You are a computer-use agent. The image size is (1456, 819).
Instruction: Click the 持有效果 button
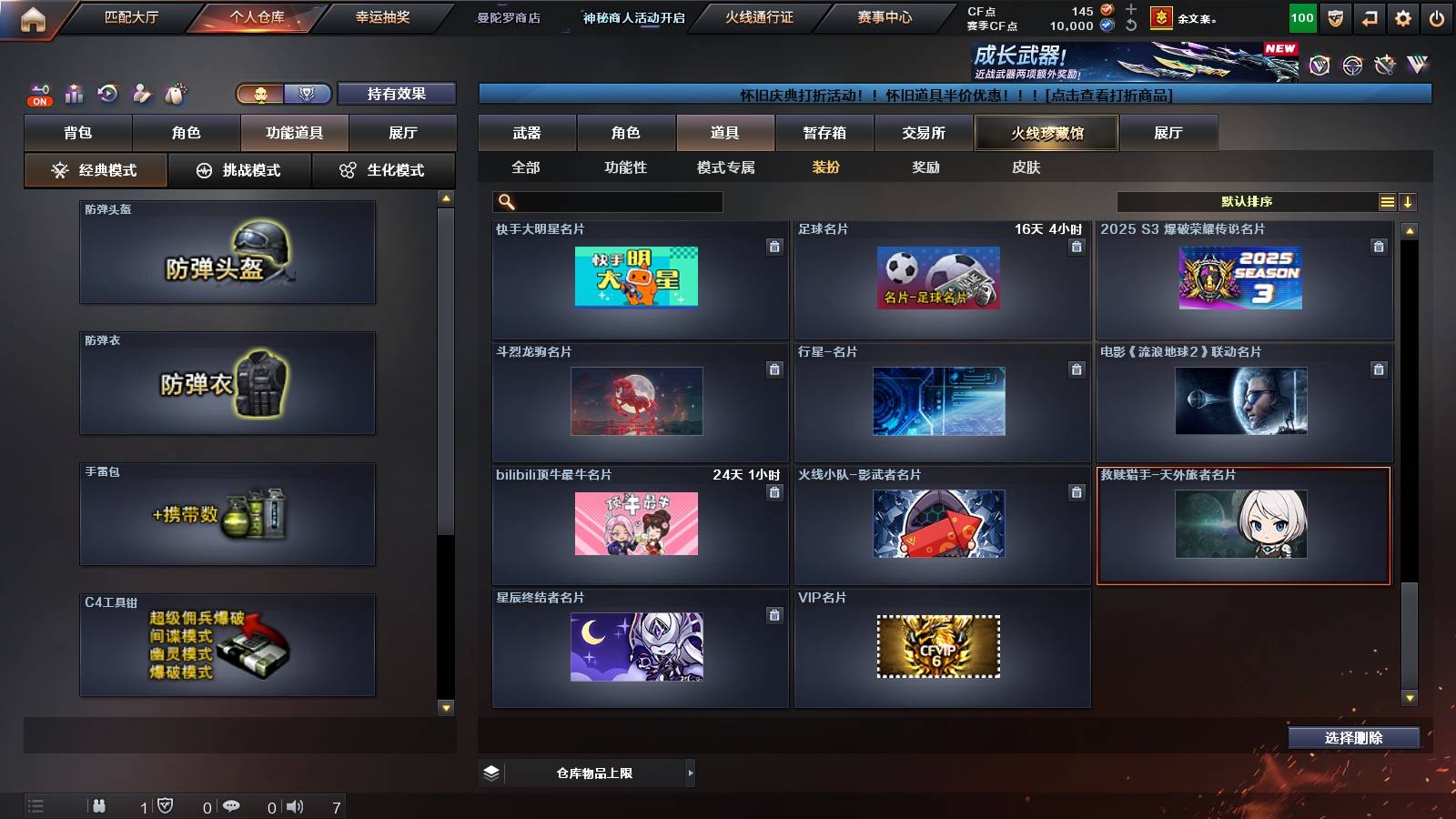pos(397,94)
